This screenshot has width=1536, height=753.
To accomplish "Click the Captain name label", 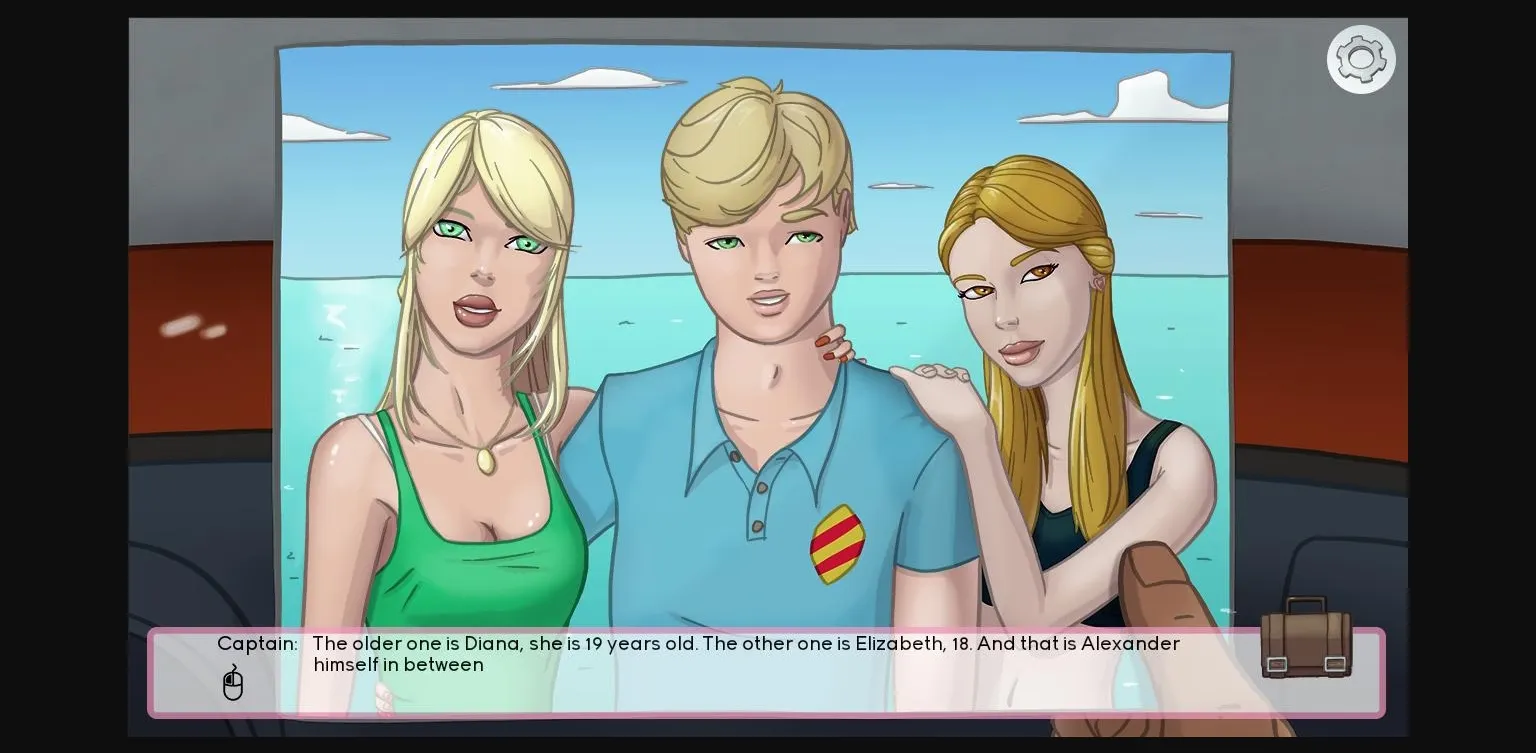I will (x=257, y=644).
